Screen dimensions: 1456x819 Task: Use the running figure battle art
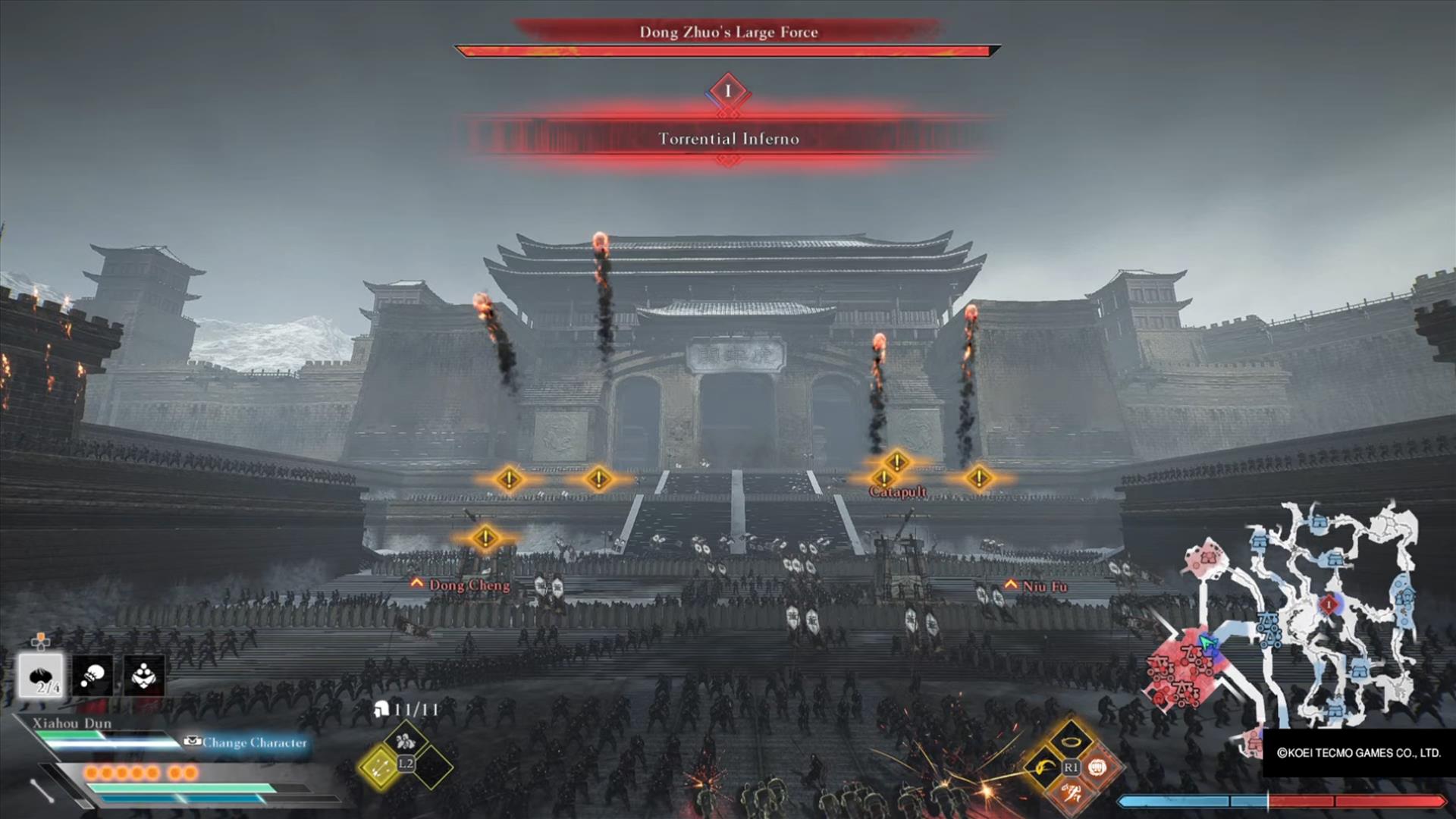click(1071, 794)
